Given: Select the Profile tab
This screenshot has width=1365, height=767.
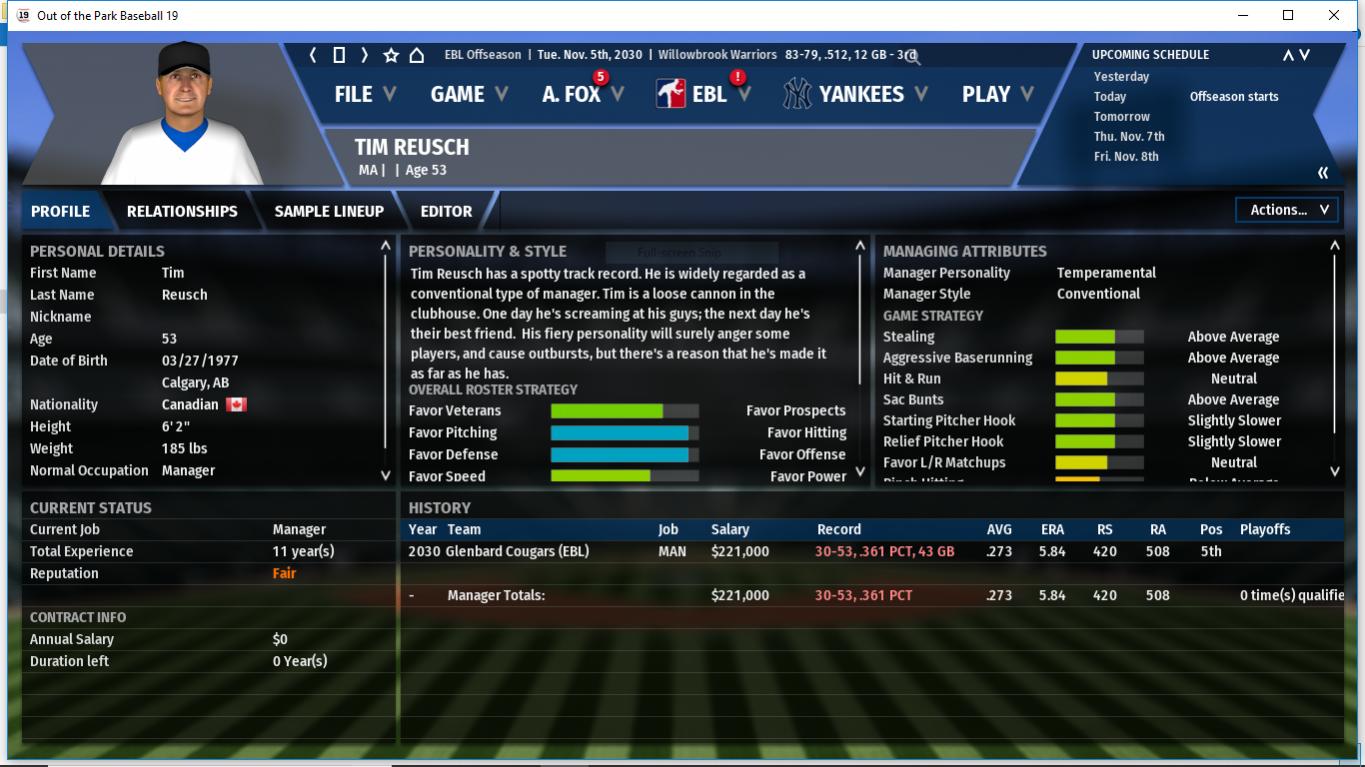Looking at the screenshot, I should coord(60,211).
